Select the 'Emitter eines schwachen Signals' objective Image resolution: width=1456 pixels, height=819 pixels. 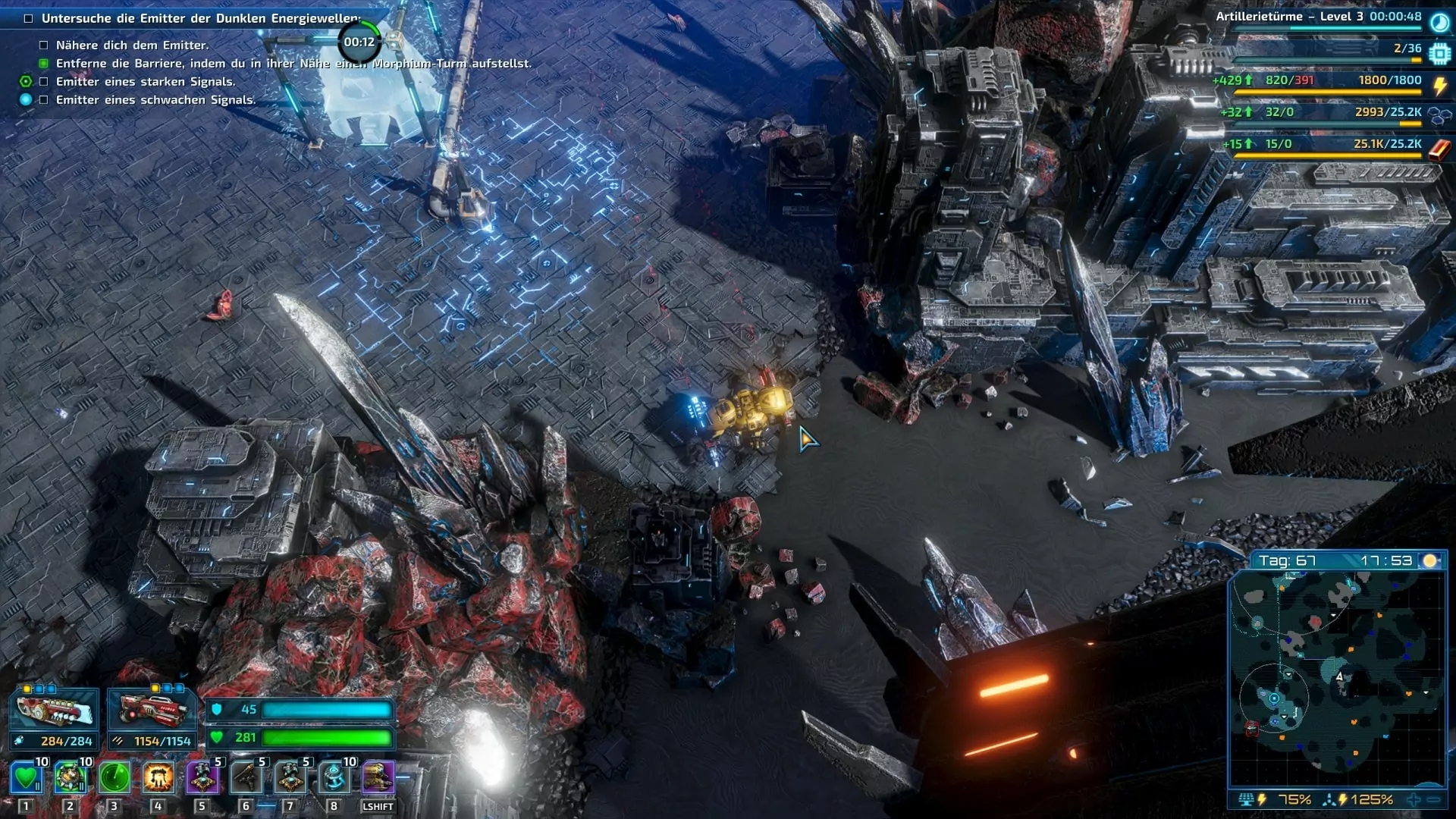pyautogui.click(x=155, y=100)
